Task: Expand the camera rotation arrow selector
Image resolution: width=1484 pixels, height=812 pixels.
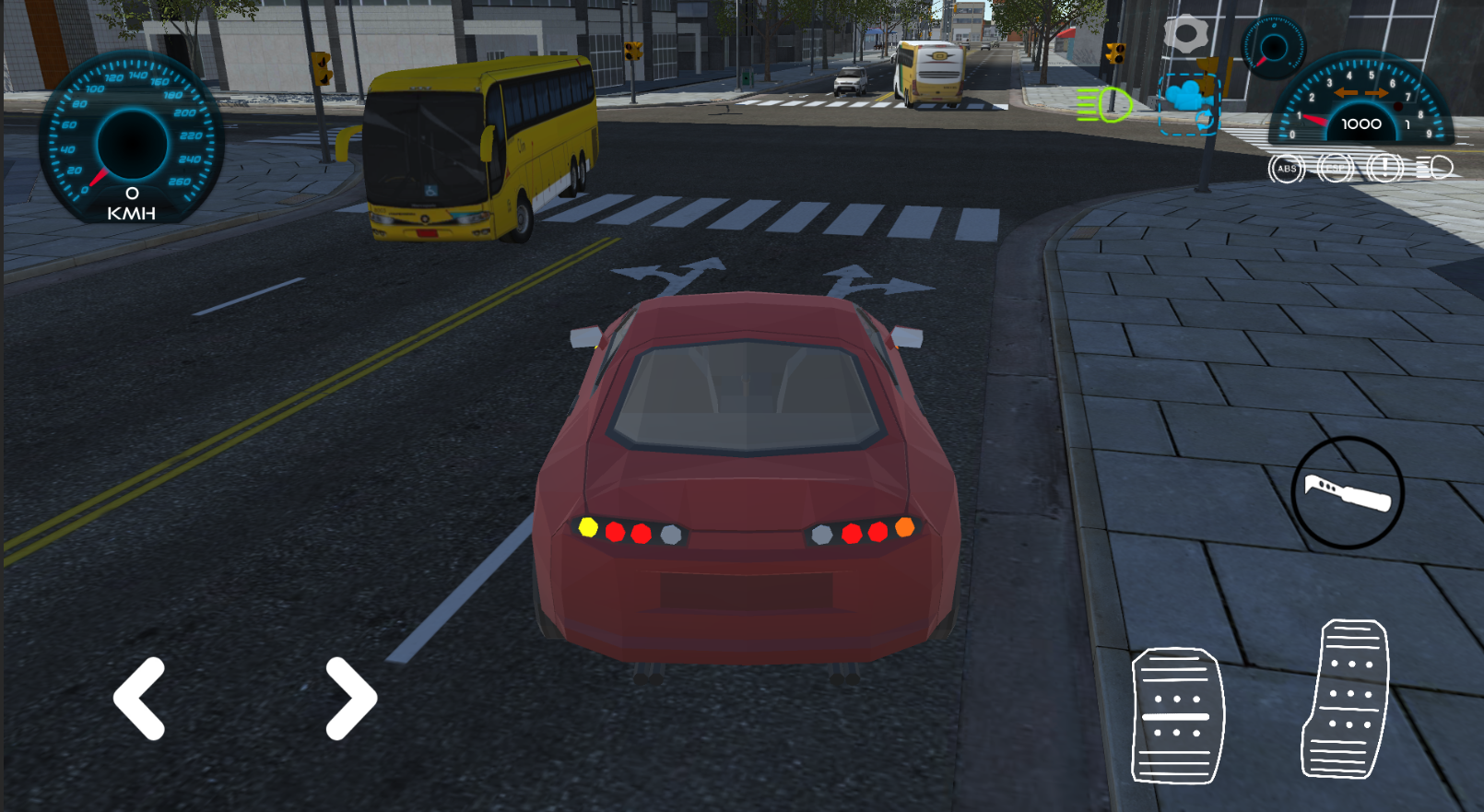Action: click(x=1205, y=120)
